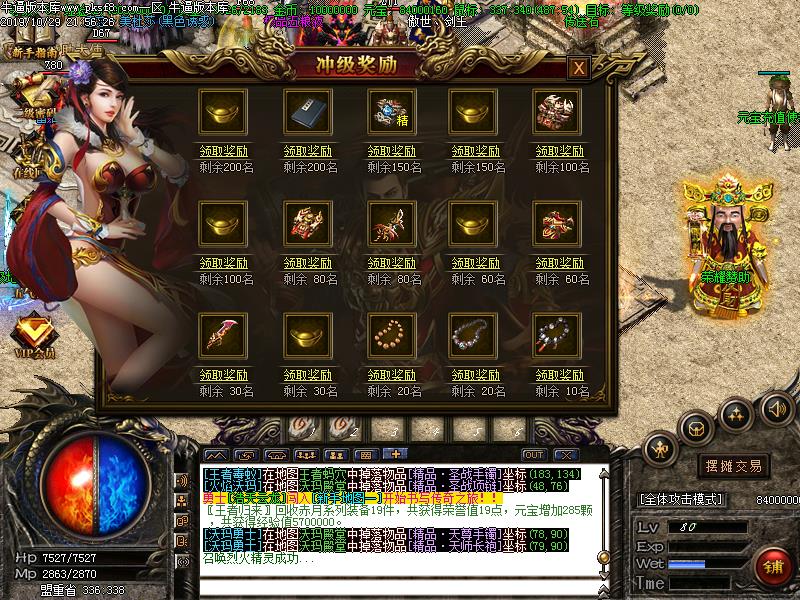This screenshot has height=600, width=800.
Task: Close the 冲级奖励 reward panel
Action: pyautogui.click(x=577, y=68)
